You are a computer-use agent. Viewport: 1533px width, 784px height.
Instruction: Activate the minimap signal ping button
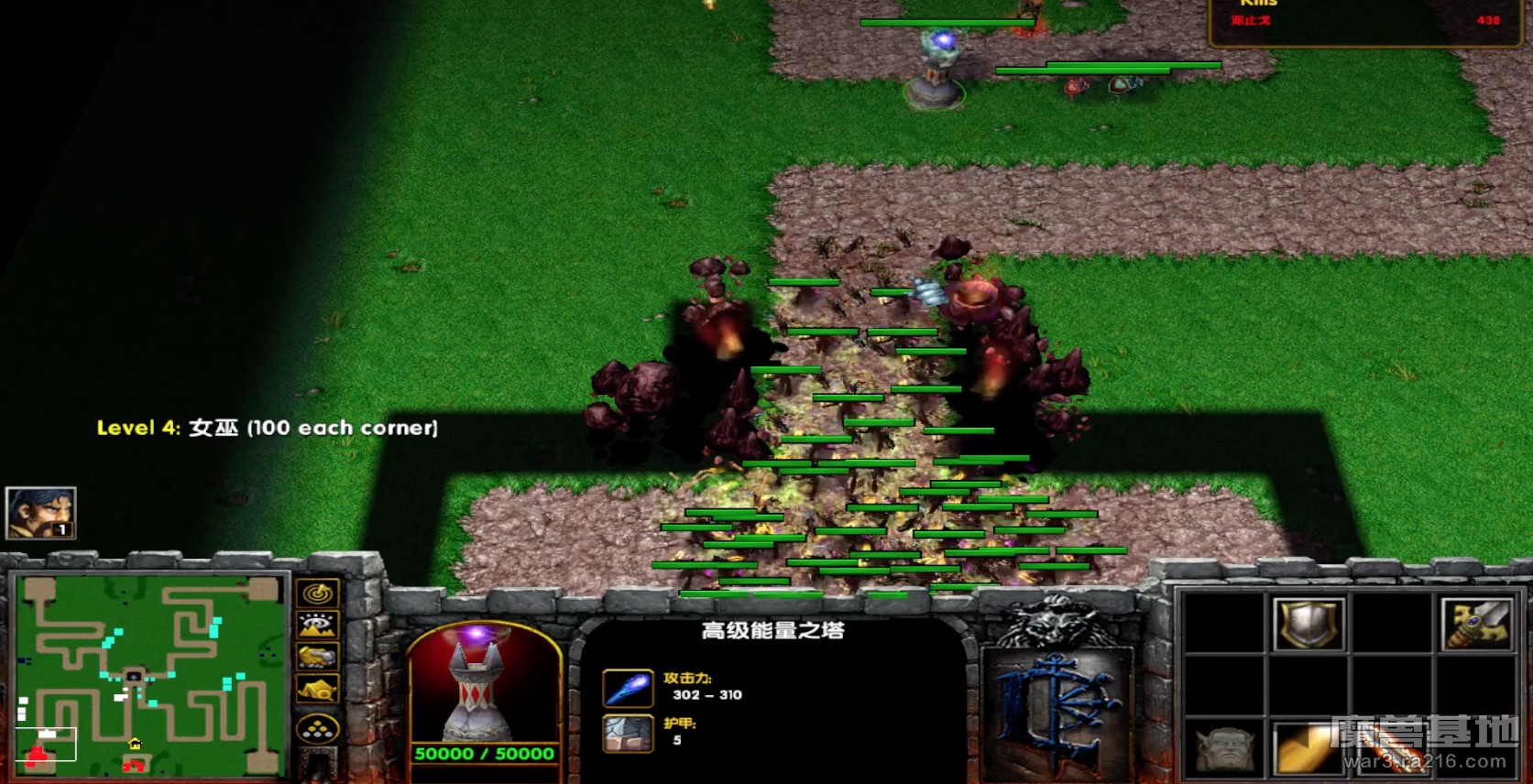pyautogui.click(x=318, y=593)
